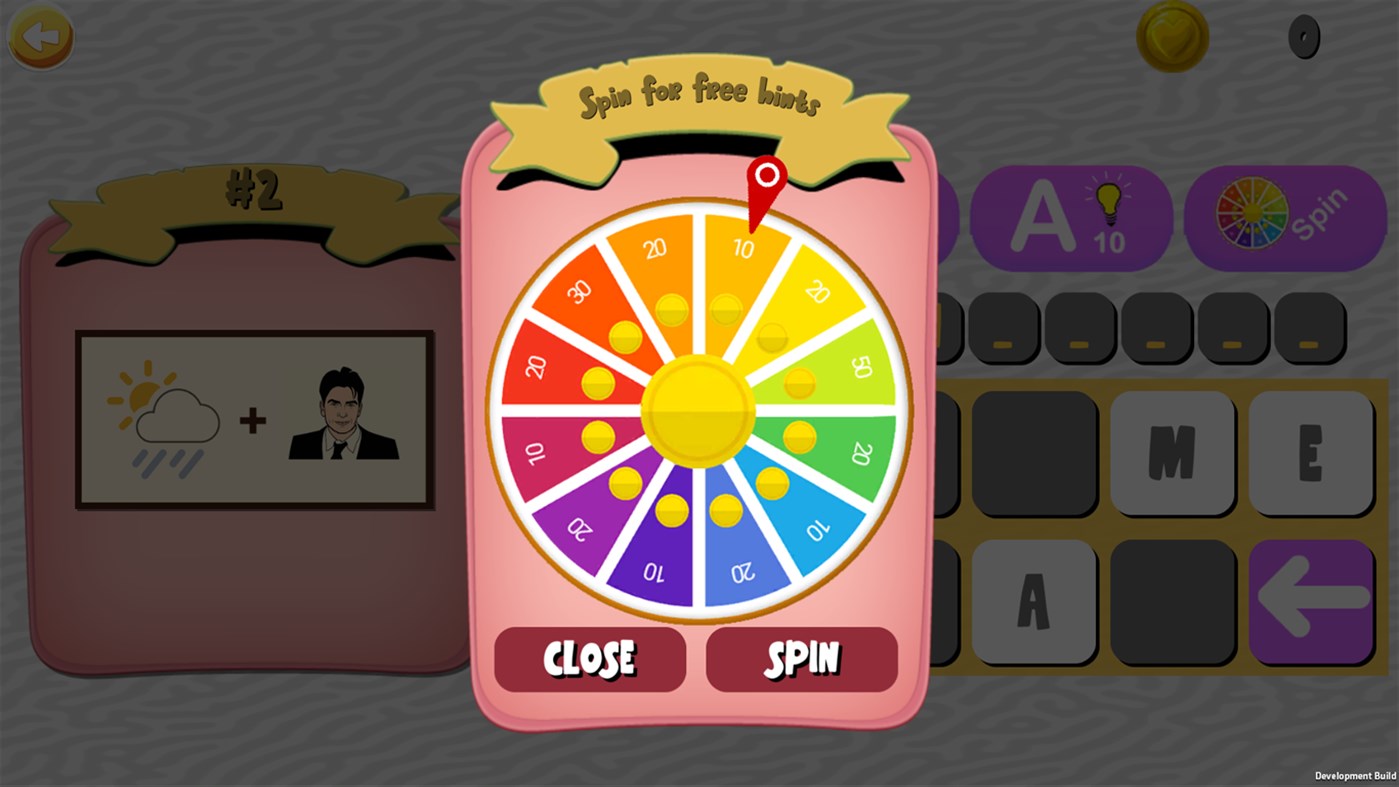This screenshot has height=787, width=1399.
Task: Click the weather-plus-man puzzle clue image
Action: point(255,418)
